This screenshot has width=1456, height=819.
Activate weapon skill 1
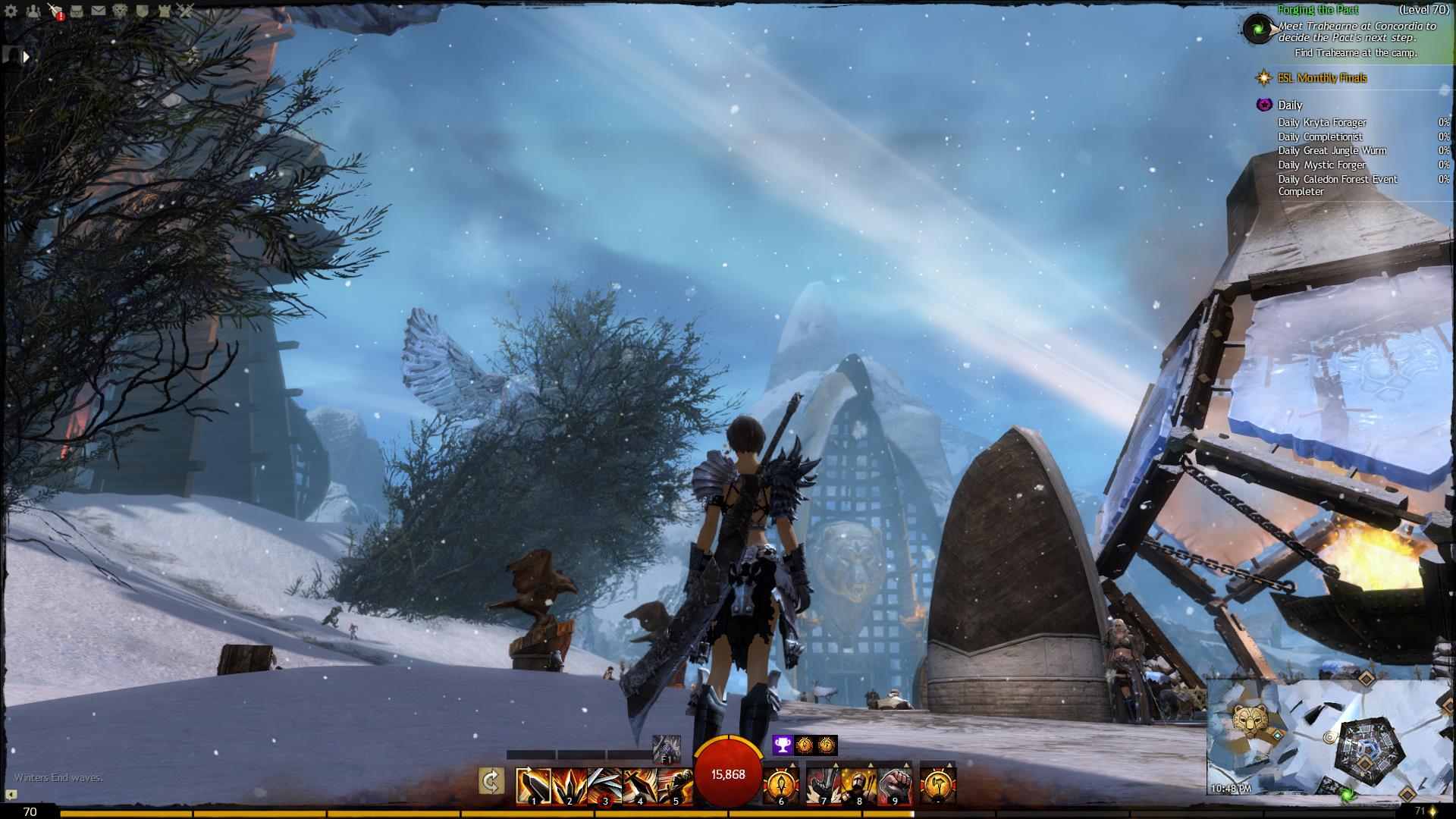pyautogui.click(x=533, y=786)
